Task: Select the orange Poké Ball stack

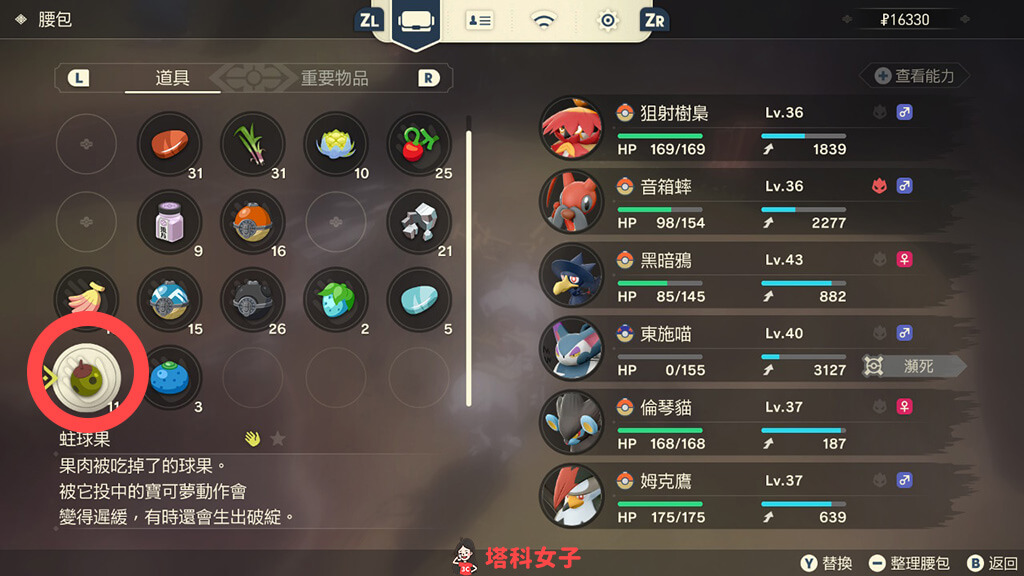Action: click(x=254, y=220)
